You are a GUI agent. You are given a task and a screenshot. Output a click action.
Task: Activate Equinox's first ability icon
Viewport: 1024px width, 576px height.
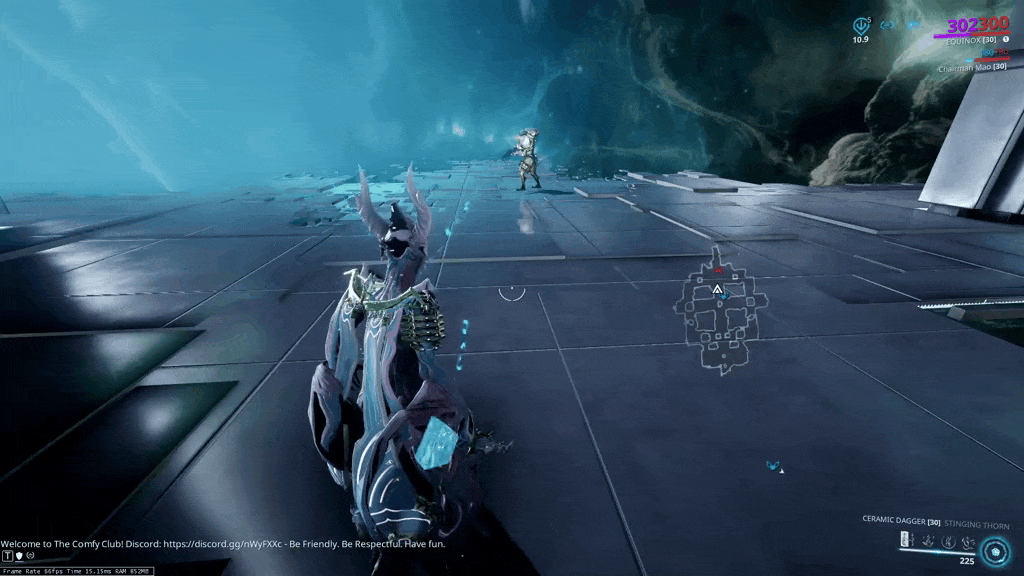[x=907, y=540]
